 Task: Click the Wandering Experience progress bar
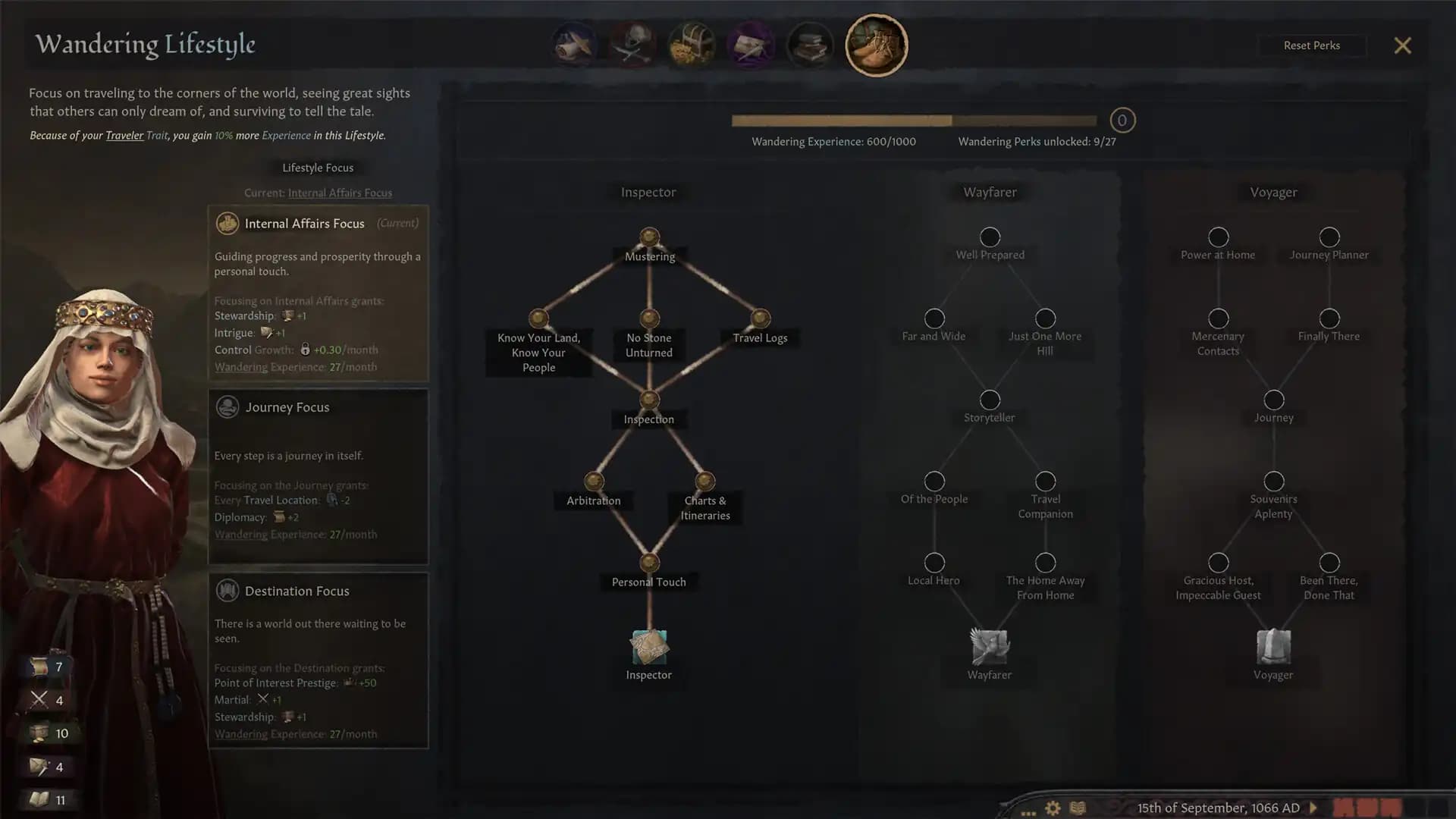click(x=914, y=120)
